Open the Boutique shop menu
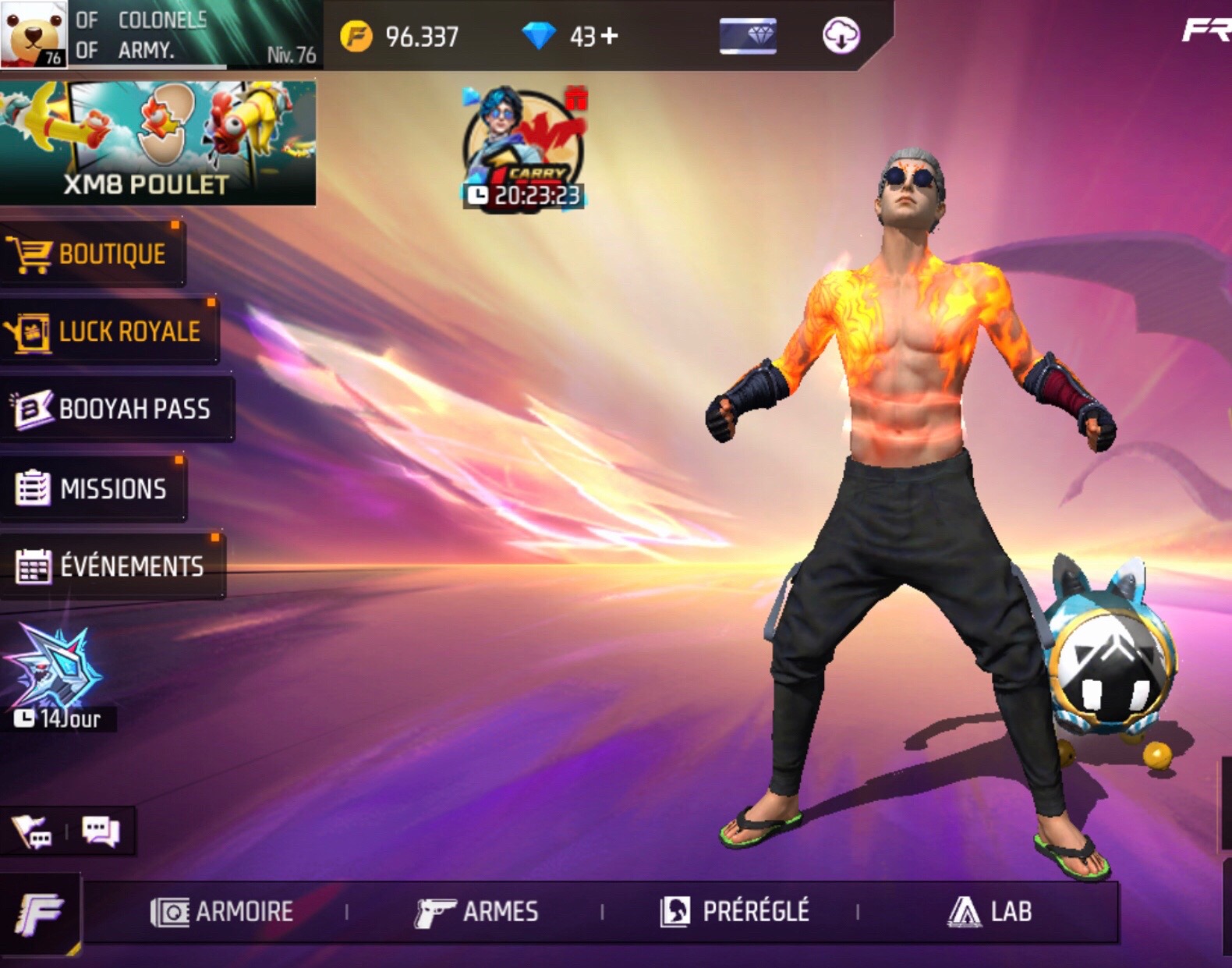Screen dimensions: 1232x968 (x=92, y=254)
